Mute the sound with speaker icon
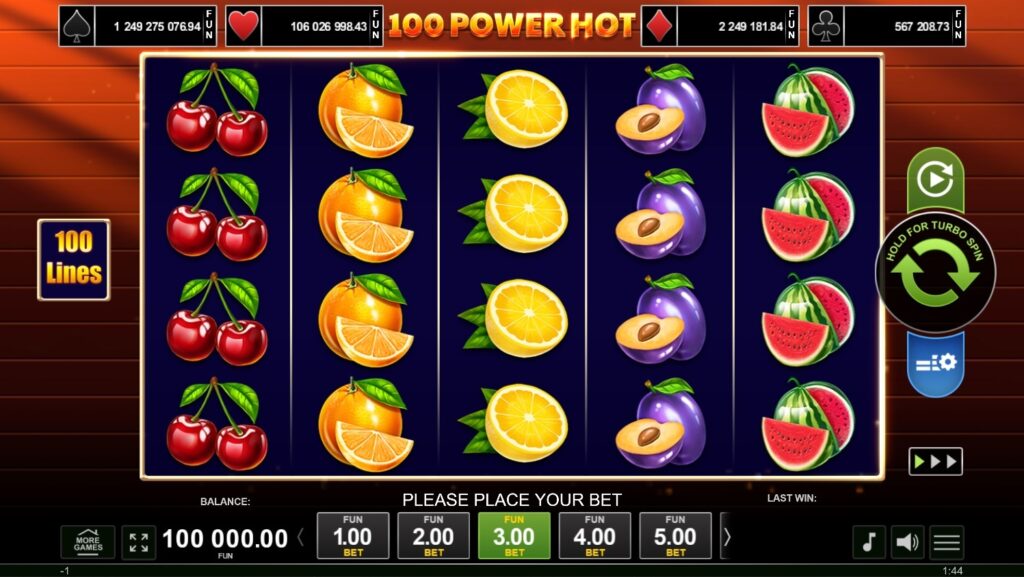This screenshot has height=577, width=1024. 907,542
